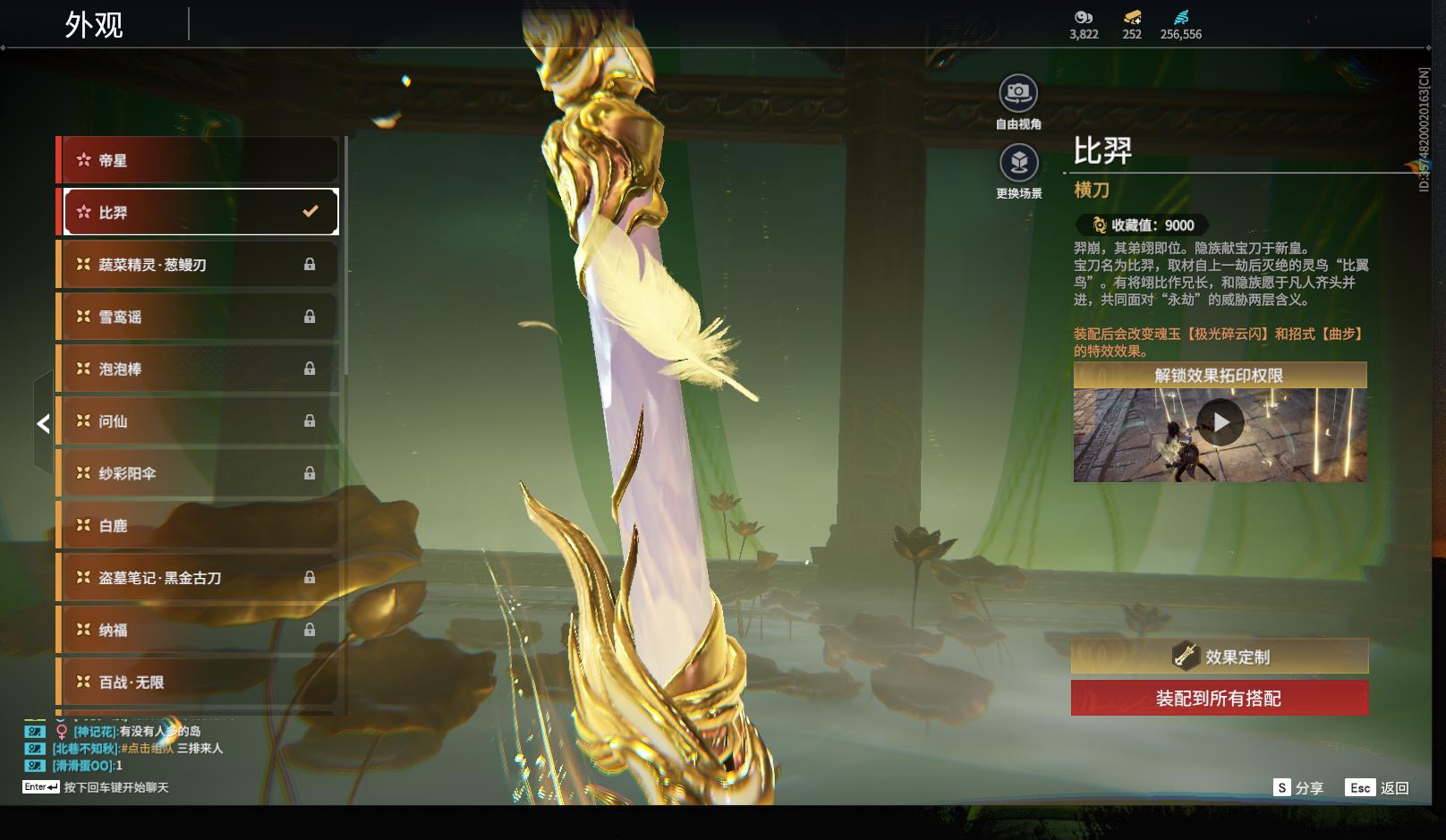Click the 解锁效果拓印权限 banner
This screenshot has width=1446, height=840.
pyautogui.click(x=1220, y=376)
